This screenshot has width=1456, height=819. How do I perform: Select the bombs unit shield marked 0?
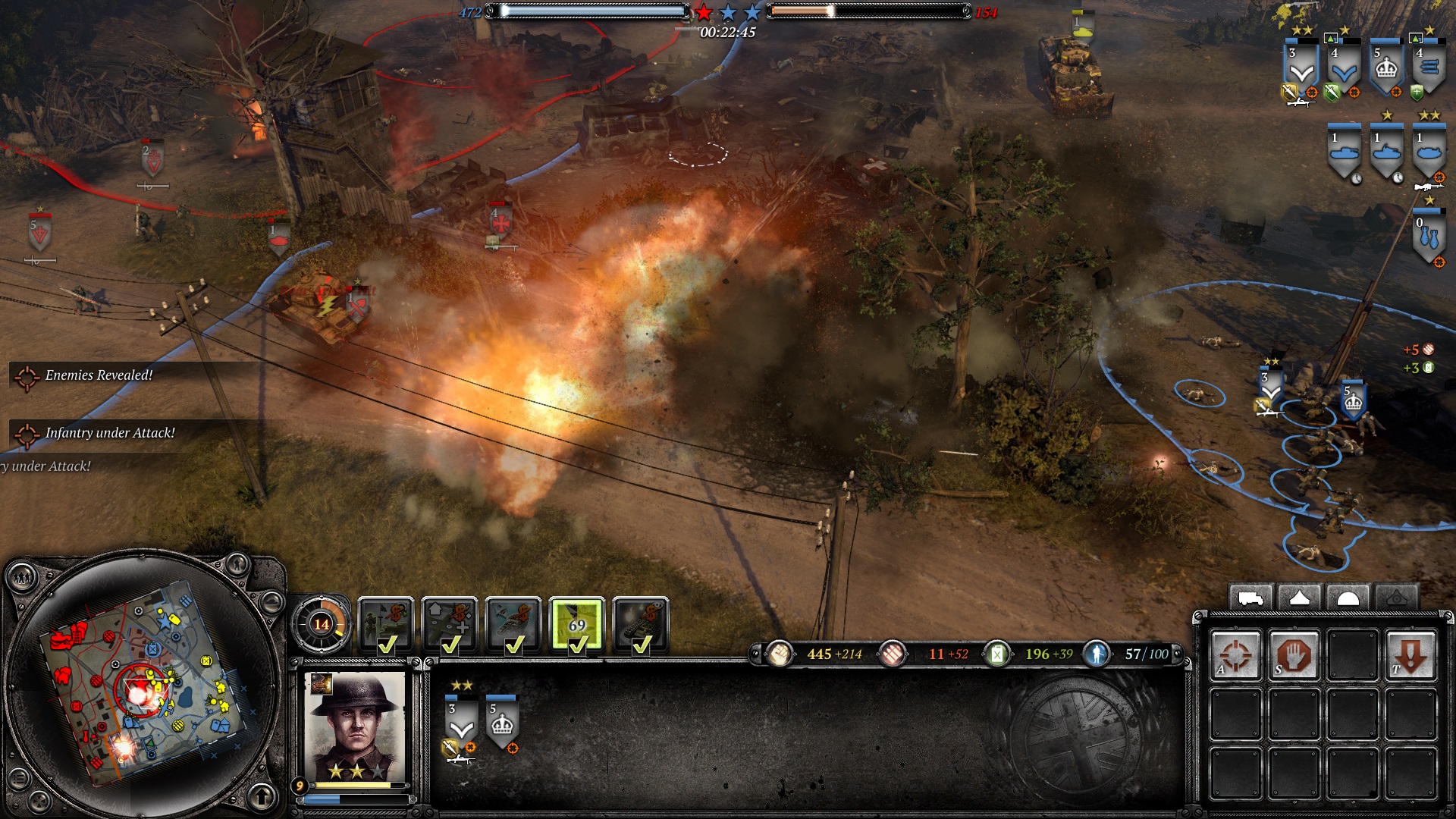coord(1429,239)
